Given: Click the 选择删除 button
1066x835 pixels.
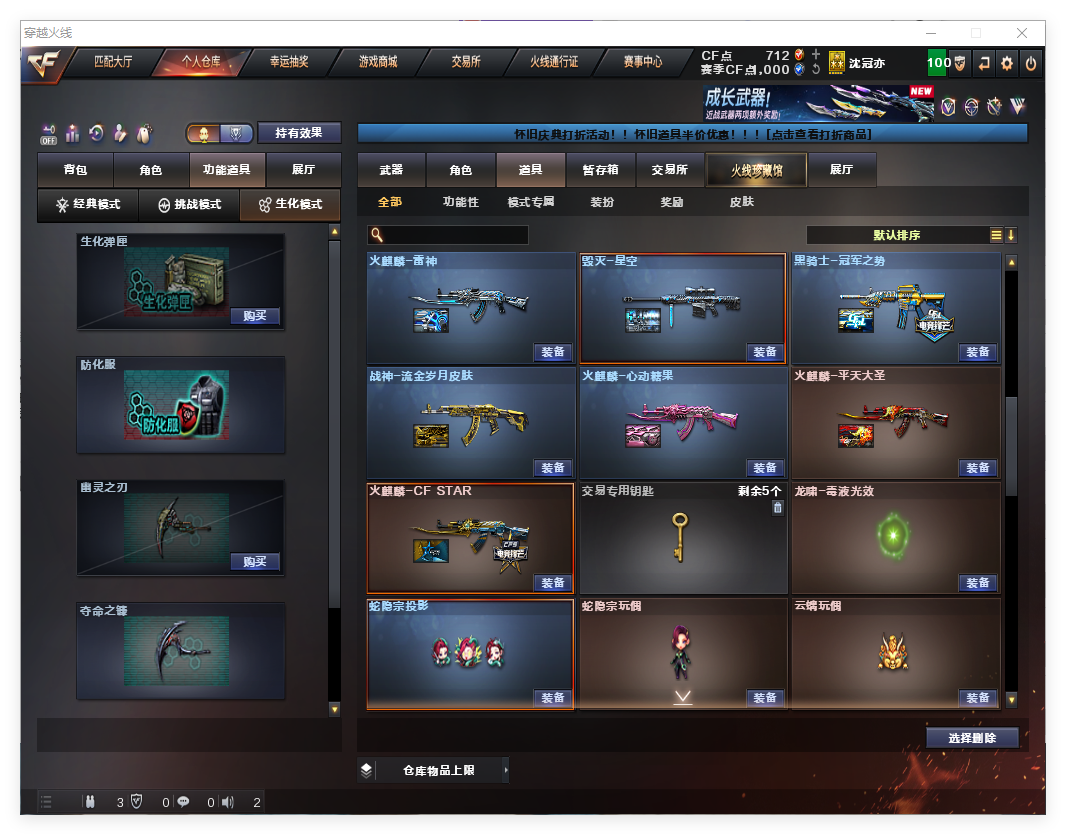Looking at the screenshot, I should 972,738.
